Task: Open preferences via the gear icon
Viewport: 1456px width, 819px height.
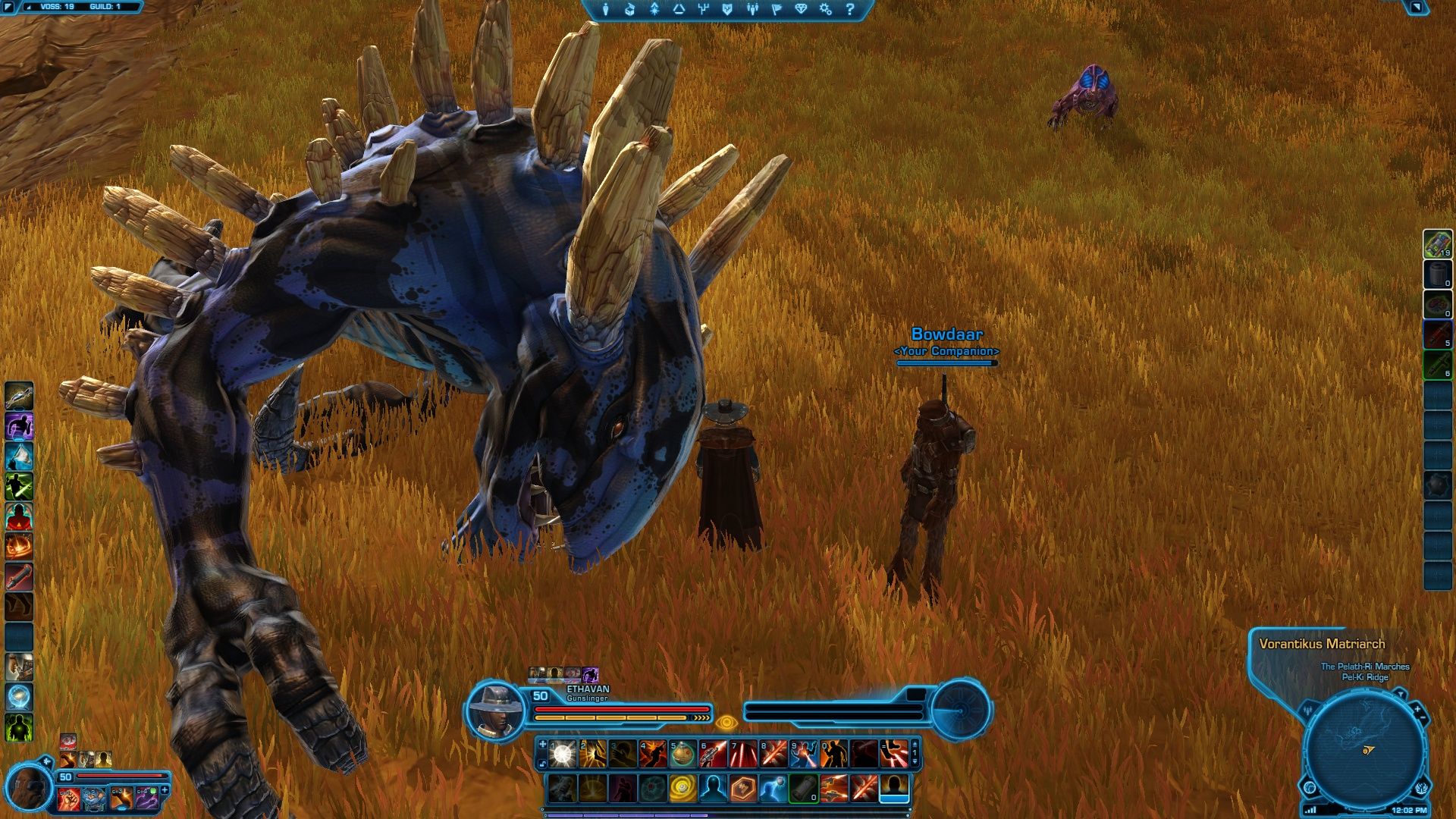Action: click(x=825, y=9)
